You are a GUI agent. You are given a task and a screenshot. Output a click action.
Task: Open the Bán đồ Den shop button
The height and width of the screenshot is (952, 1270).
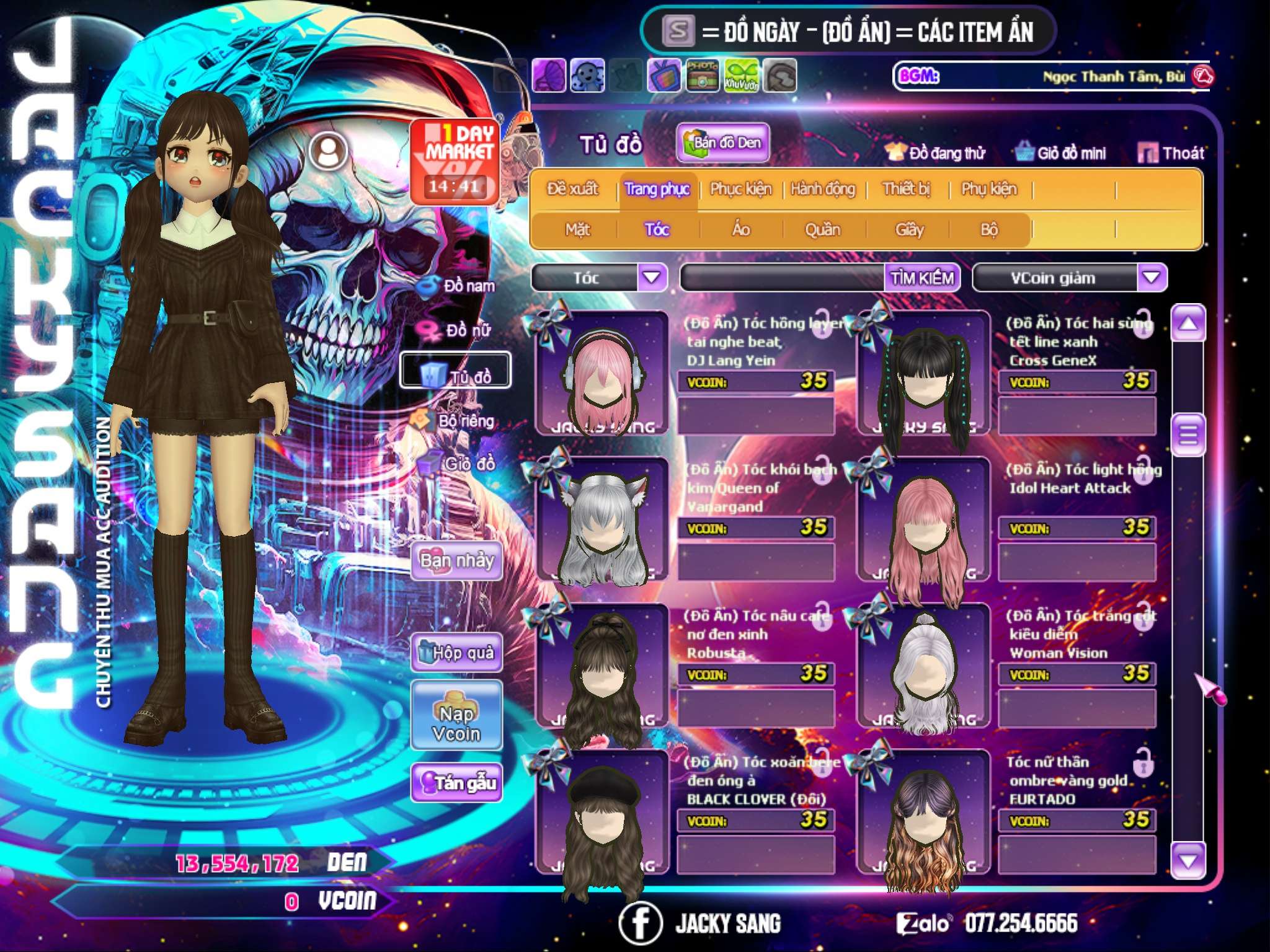[x=722, y=143]
